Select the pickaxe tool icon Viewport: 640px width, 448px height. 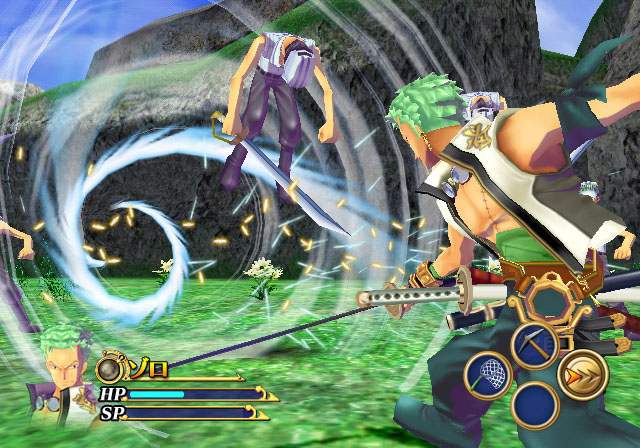pos(534,343)
